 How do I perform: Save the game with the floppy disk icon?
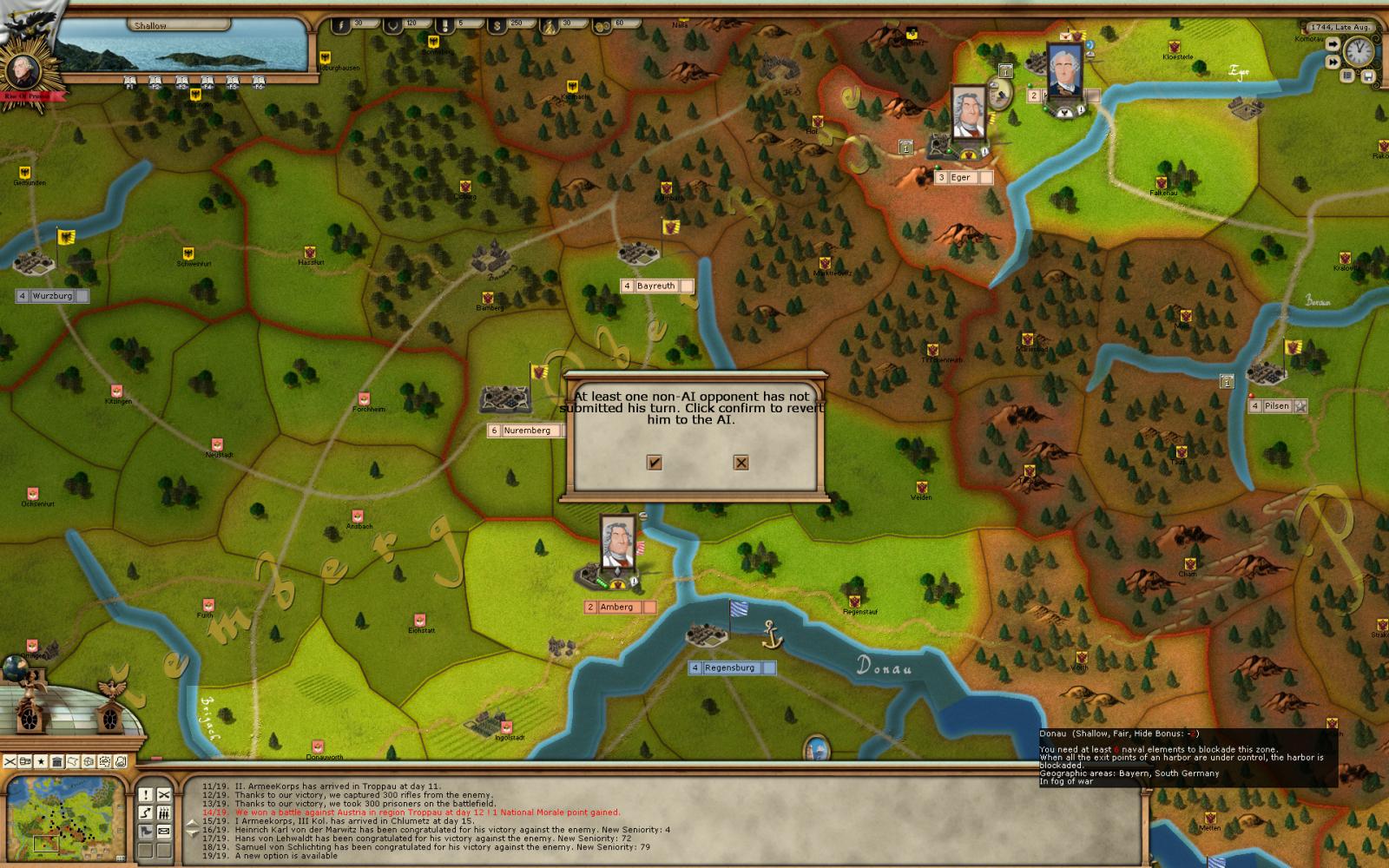tap(1368, 76)
